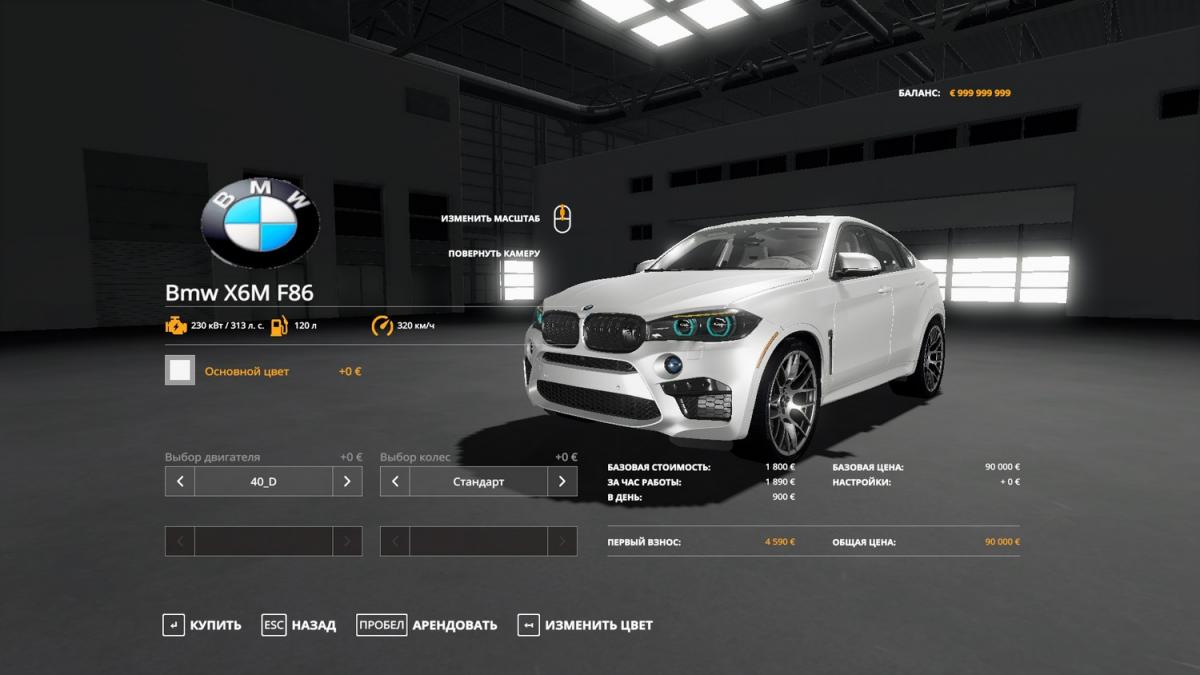This screenshot has height=675, width=1200.
Task: Buy the vehicle with Купить
Action: tap(202, 625)
